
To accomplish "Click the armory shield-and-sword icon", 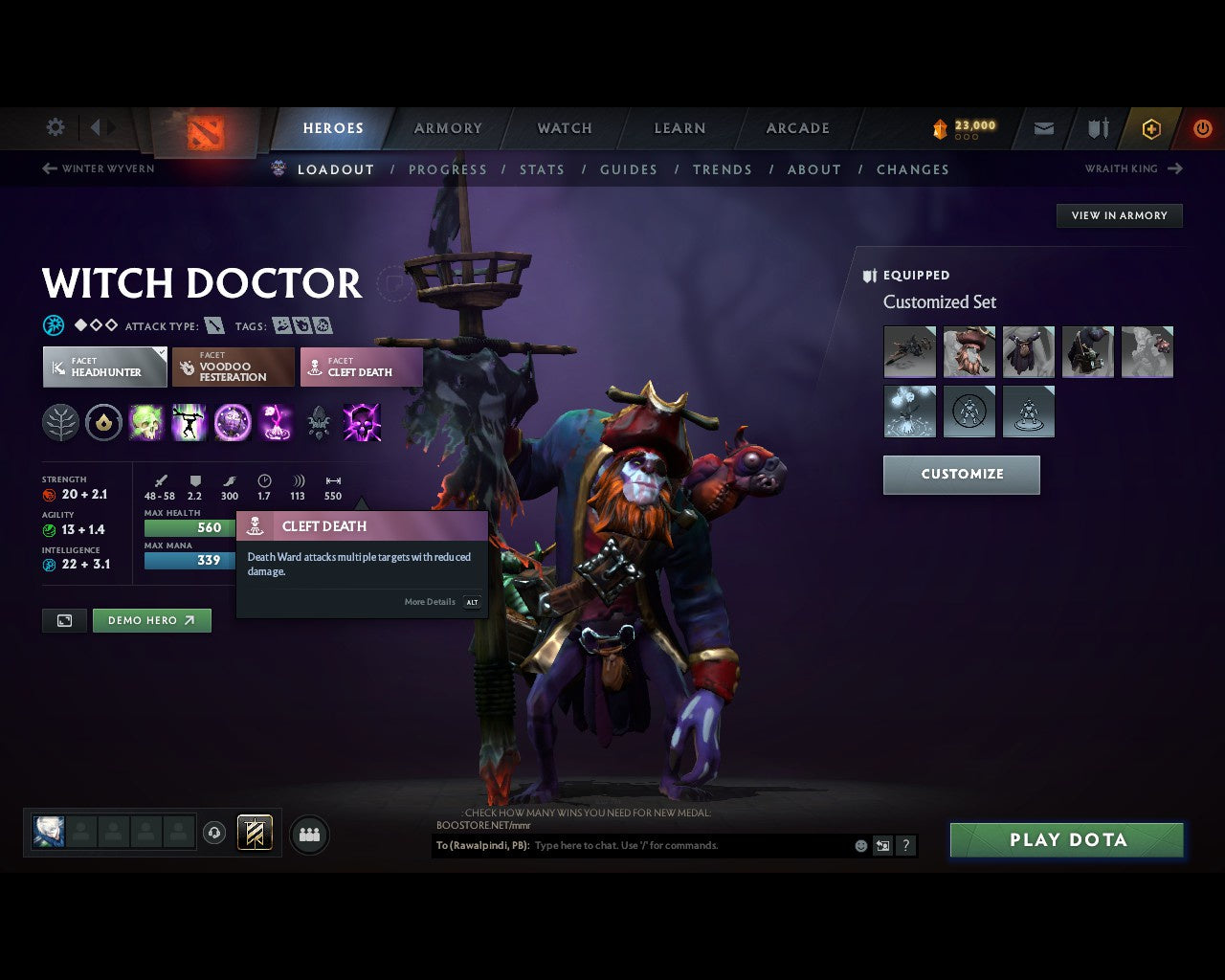I will tap(1097, 128).
